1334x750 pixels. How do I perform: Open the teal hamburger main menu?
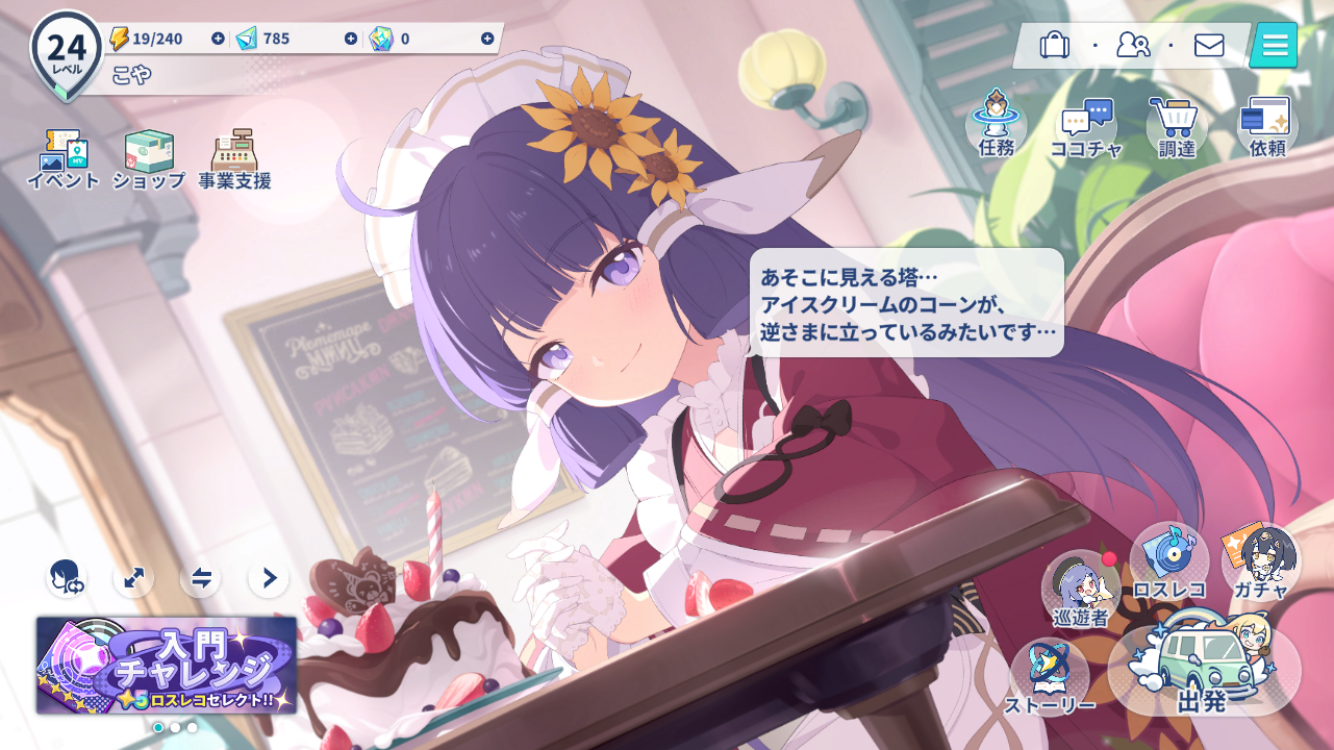tap(1275, 45)
